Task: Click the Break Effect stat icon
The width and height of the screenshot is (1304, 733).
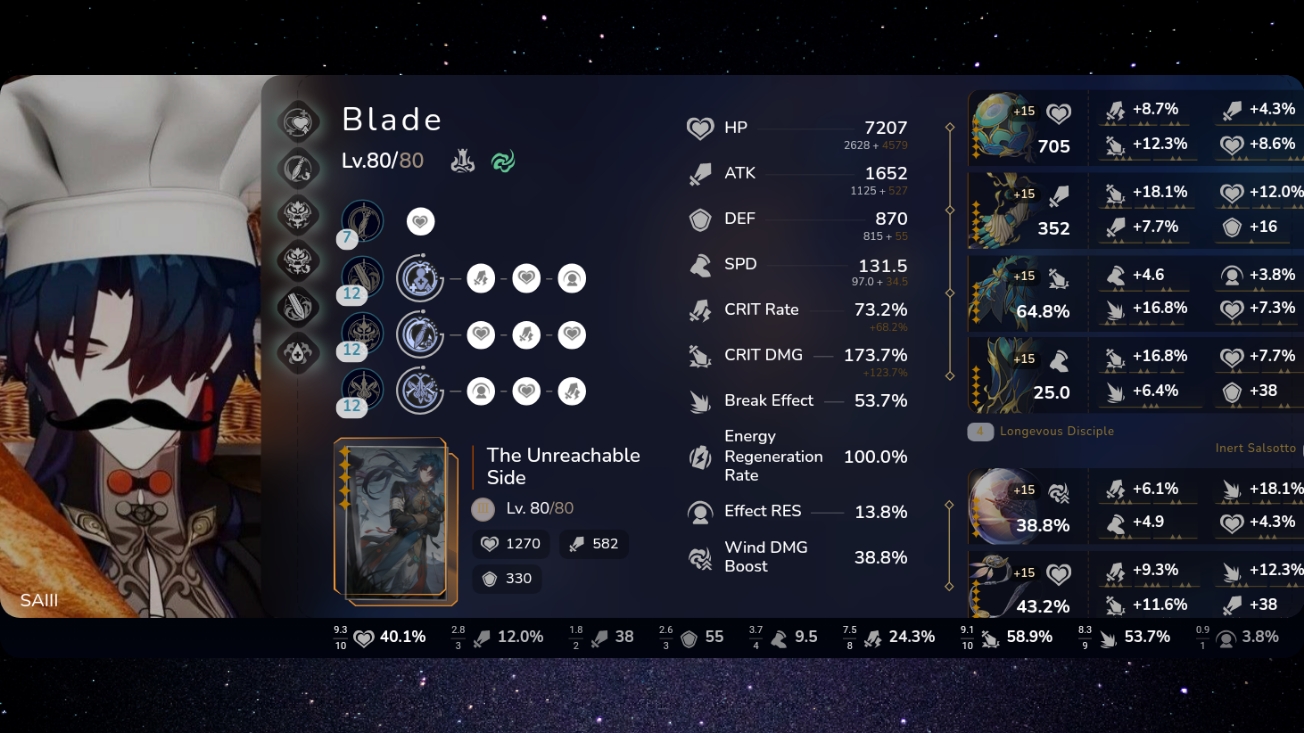Action: 700,400
